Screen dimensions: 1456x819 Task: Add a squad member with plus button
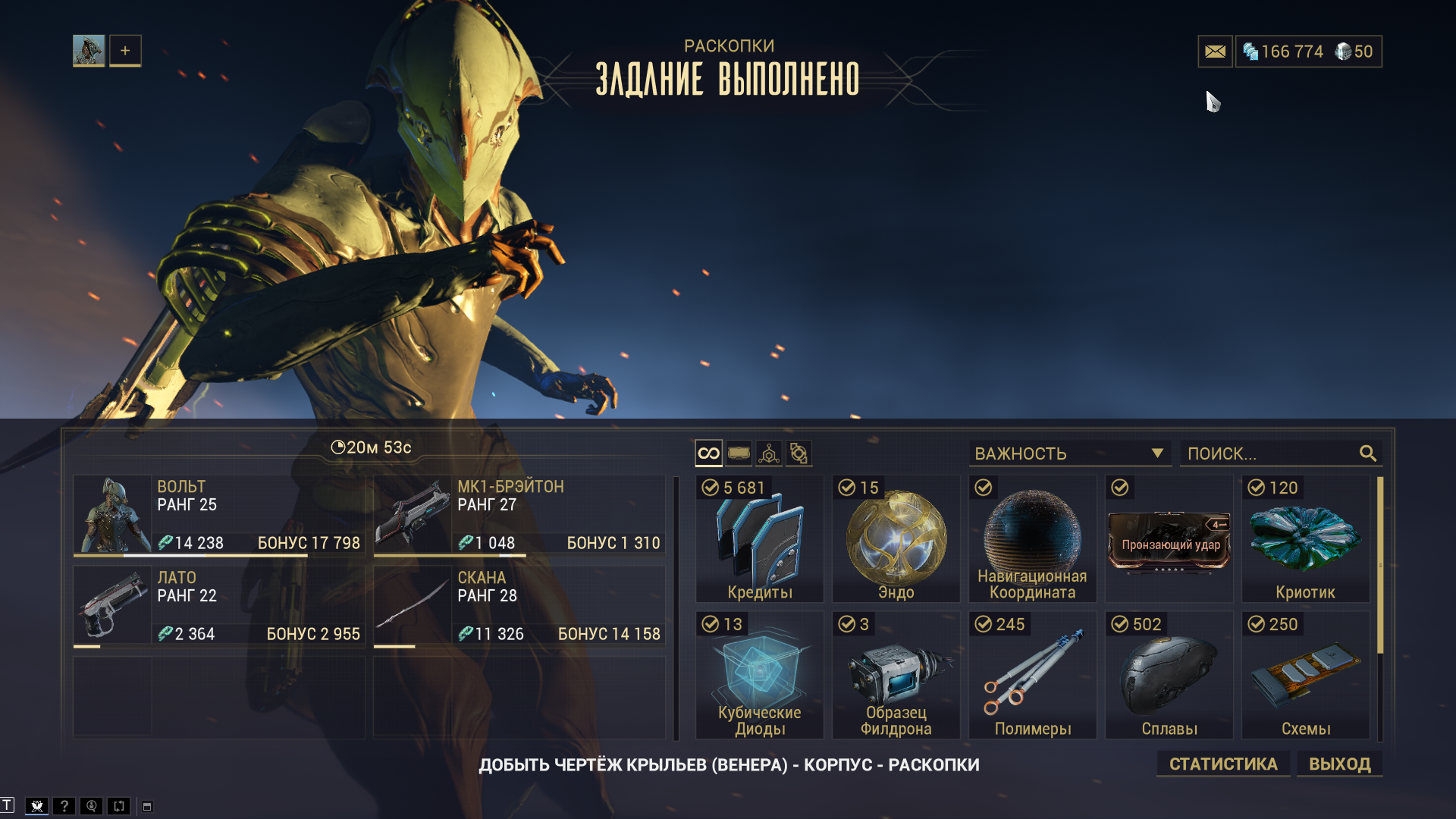(x=125, y=51)
